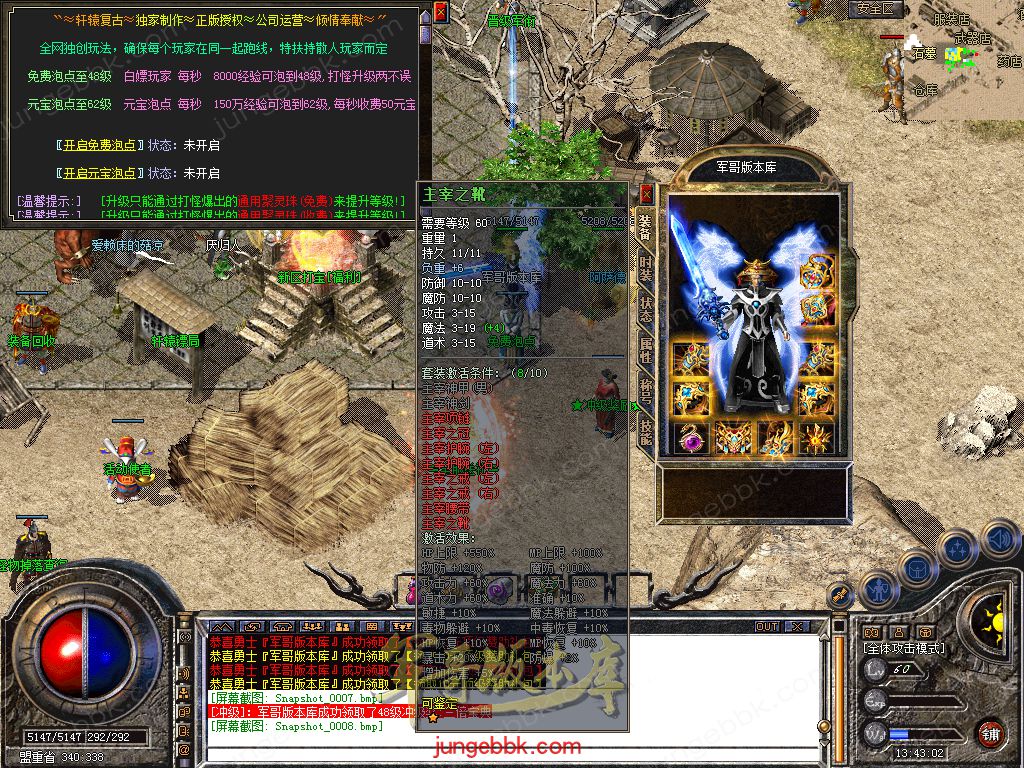Click the 全体攻击模式 attack mode label
The image size is (1024, 768).
coord(903,648)
